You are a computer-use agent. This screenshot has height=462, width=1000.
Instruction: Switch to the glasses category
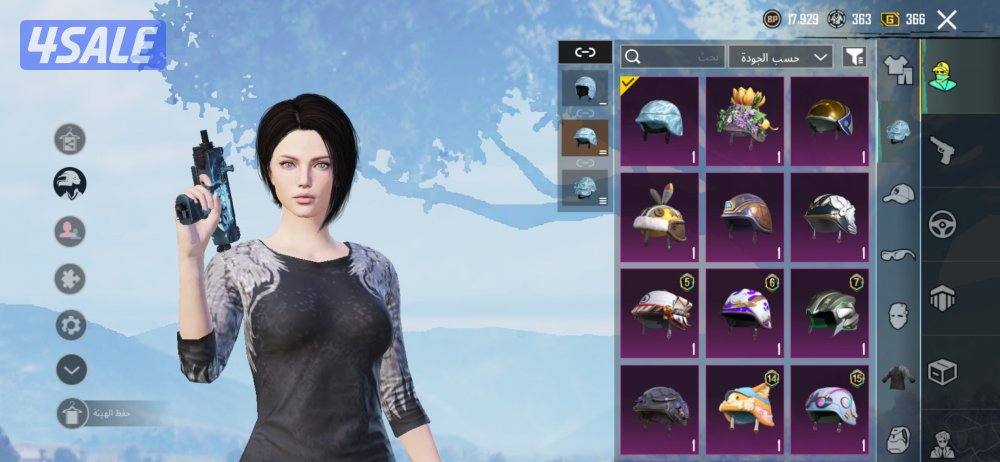pyautogui.click(x=900, y=255)
